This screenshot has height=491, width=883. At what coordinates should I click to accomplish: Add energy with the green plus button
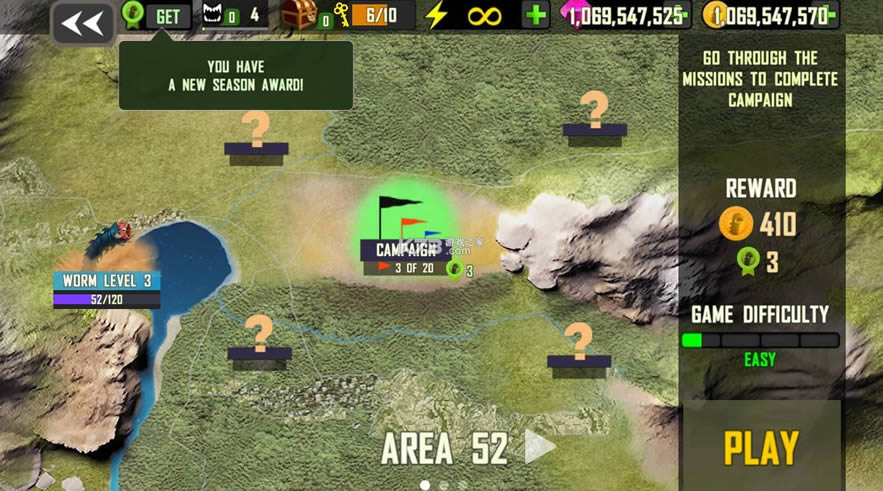click(x=536, y=15)
